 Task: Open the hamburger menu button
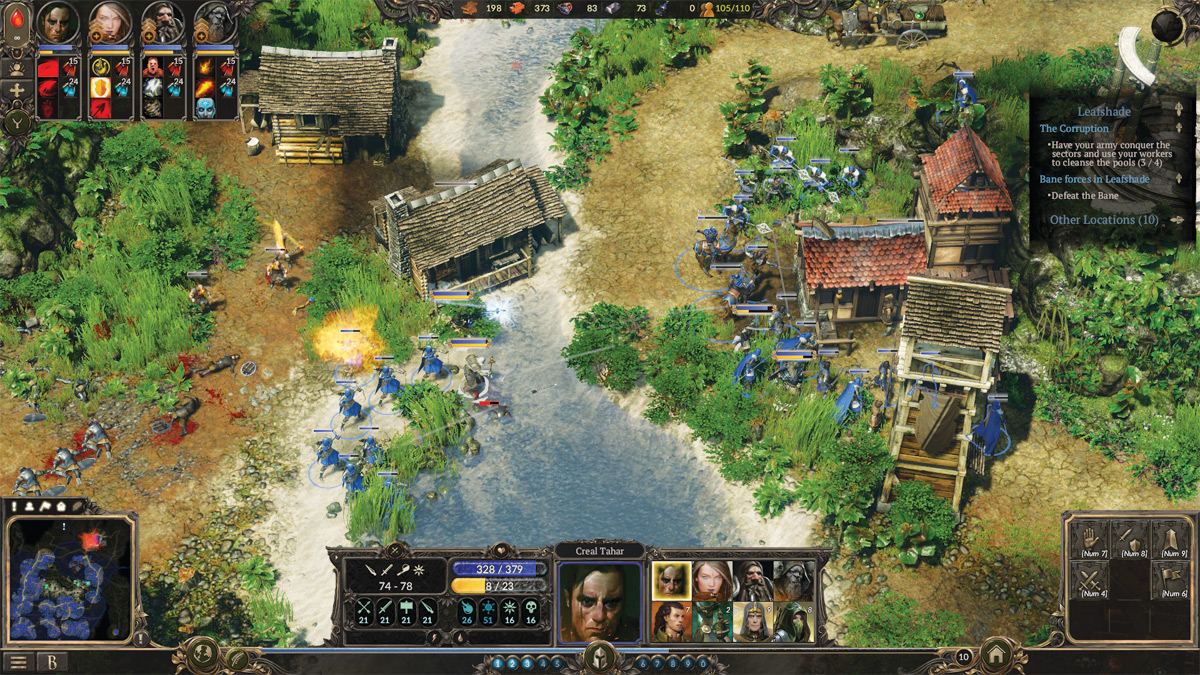[17, 662]
